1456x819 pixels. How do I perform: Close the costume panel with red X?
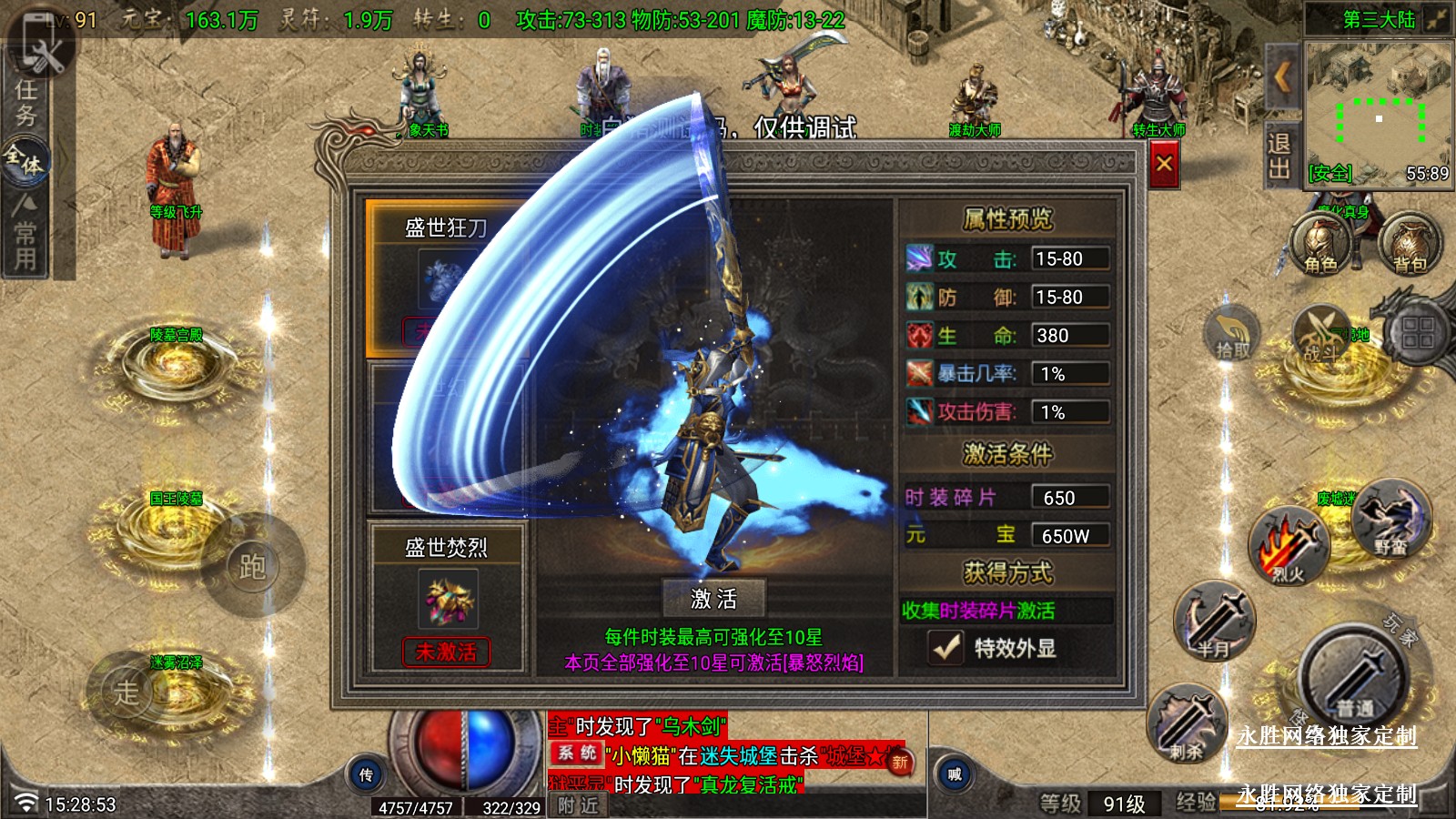[1164, 165]
